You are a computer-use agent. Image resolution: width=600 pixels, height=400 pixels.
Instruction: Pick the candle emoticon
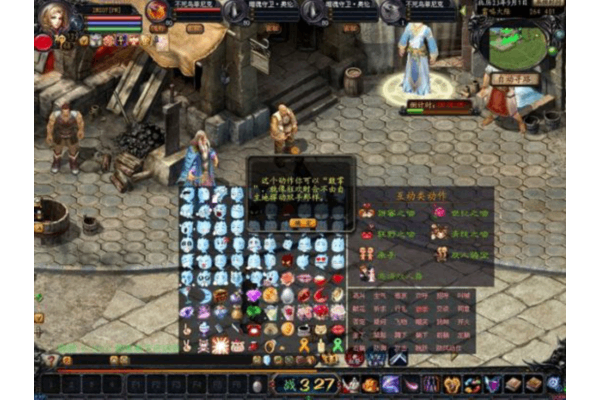[321, 345]
